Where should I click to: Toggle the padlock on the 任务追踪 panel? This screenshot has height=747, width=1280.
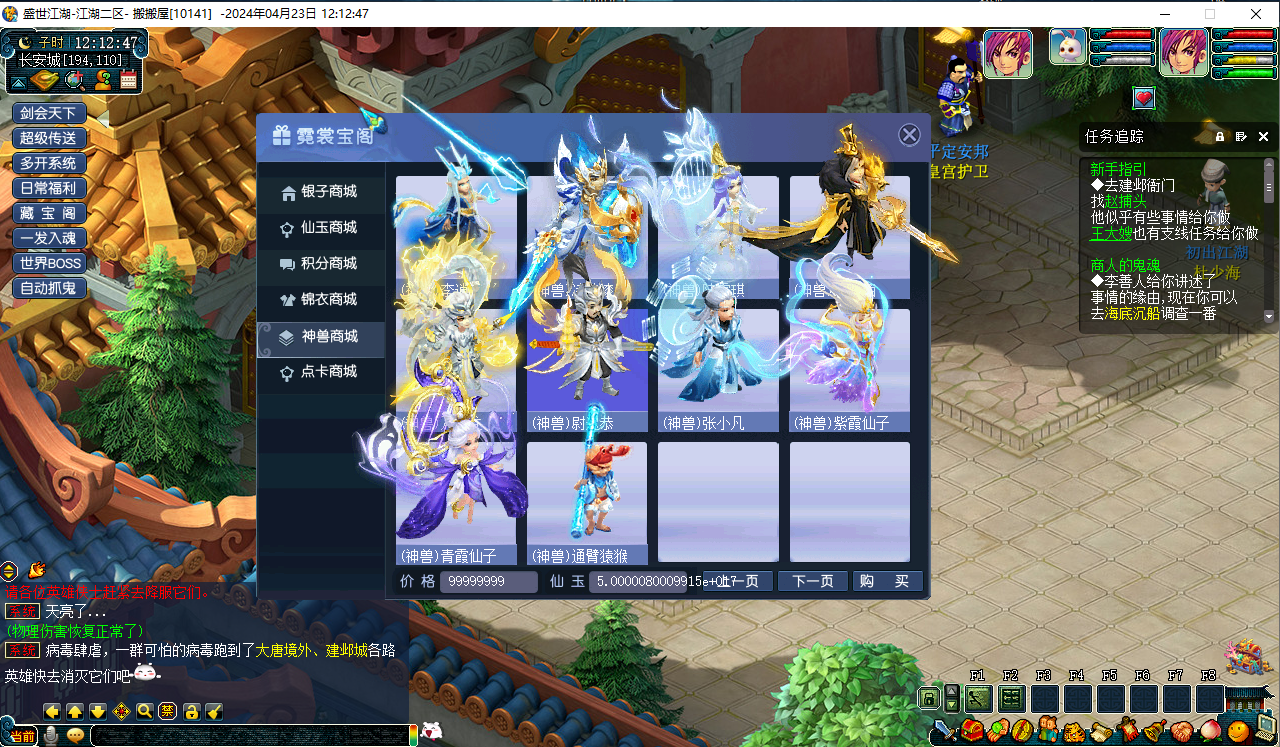click(1218, 136)
